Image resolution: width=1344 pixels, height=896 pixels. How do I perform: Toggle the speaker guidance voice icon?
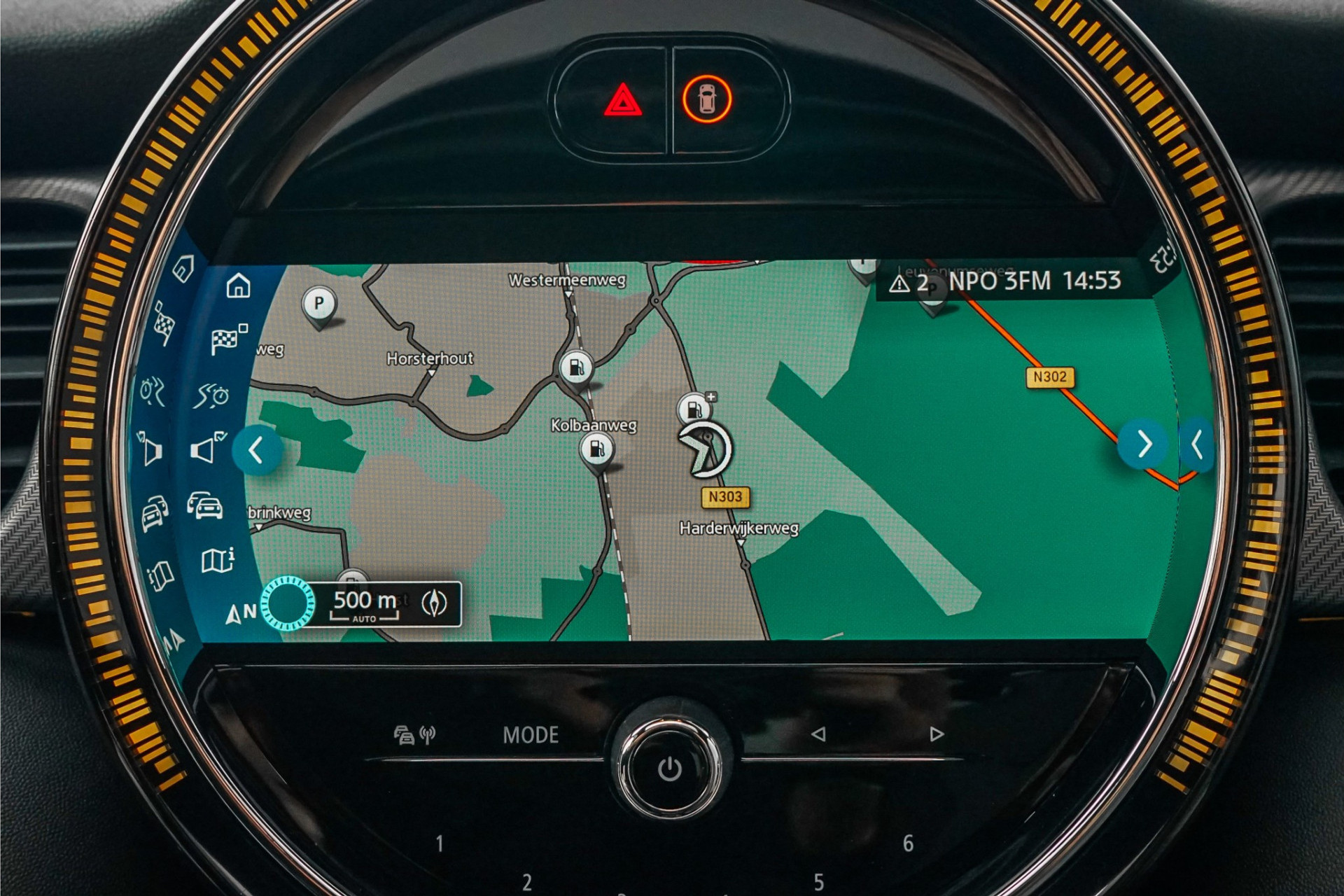tap(206, 448)
